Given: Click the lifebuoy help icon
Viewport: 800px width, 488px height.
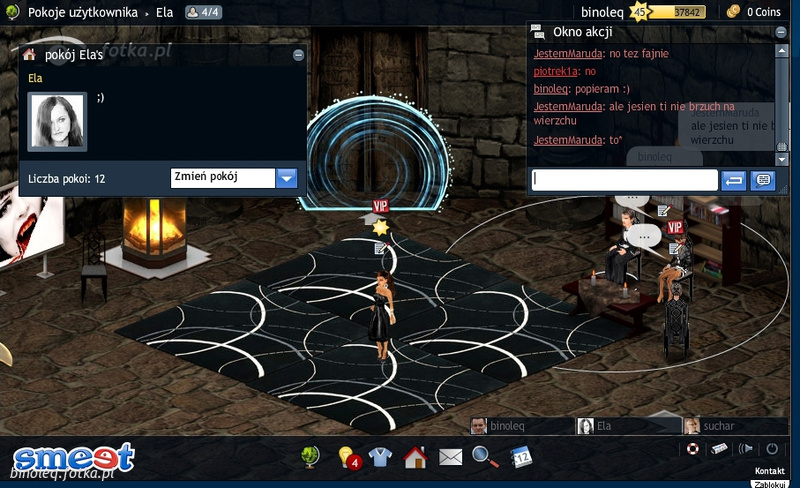Looking at the screenshot, I should click(692, 449).
